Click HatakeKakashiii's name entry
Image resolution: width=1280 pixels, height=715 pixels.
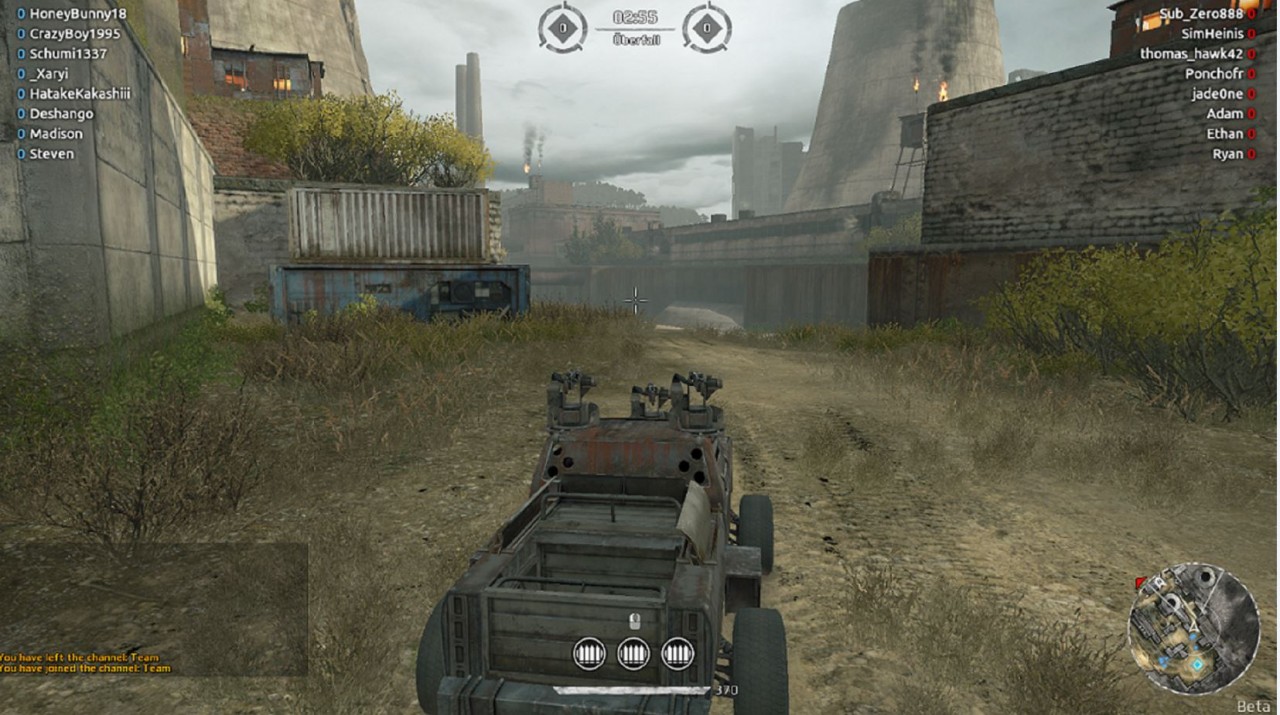pyautogui.click(x=80, y=94)
